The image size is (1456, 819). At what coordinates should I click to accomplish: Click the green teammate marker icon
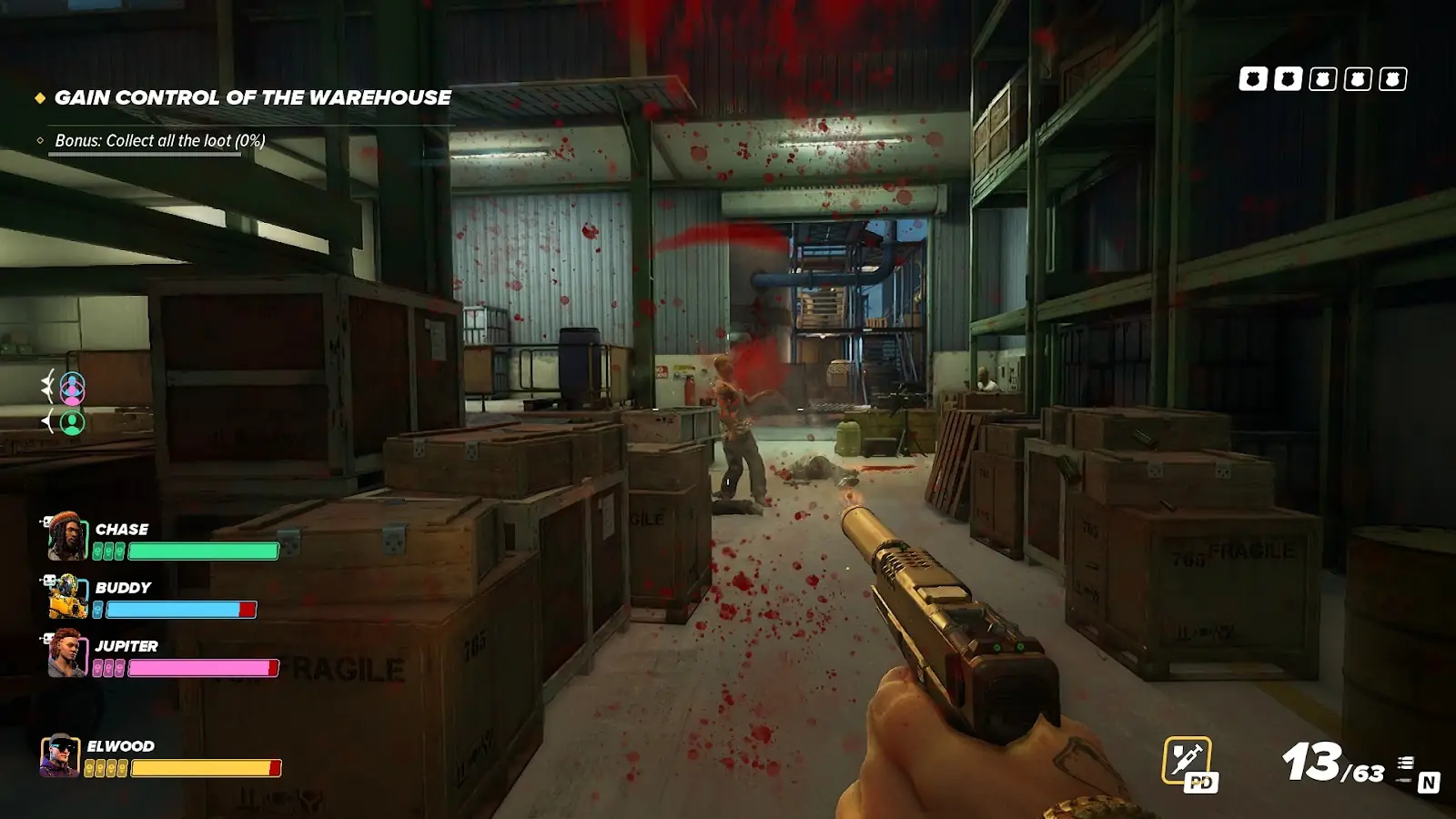73,422
